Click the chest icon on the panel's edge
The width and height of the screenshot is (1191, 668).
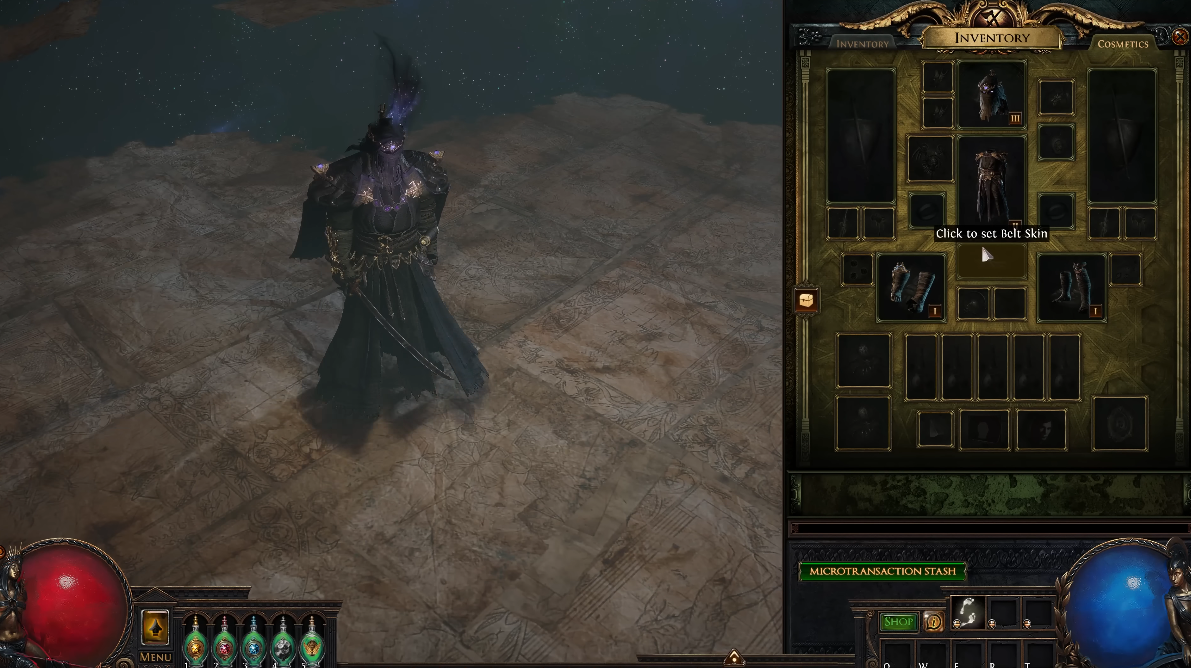pos(806,299)
